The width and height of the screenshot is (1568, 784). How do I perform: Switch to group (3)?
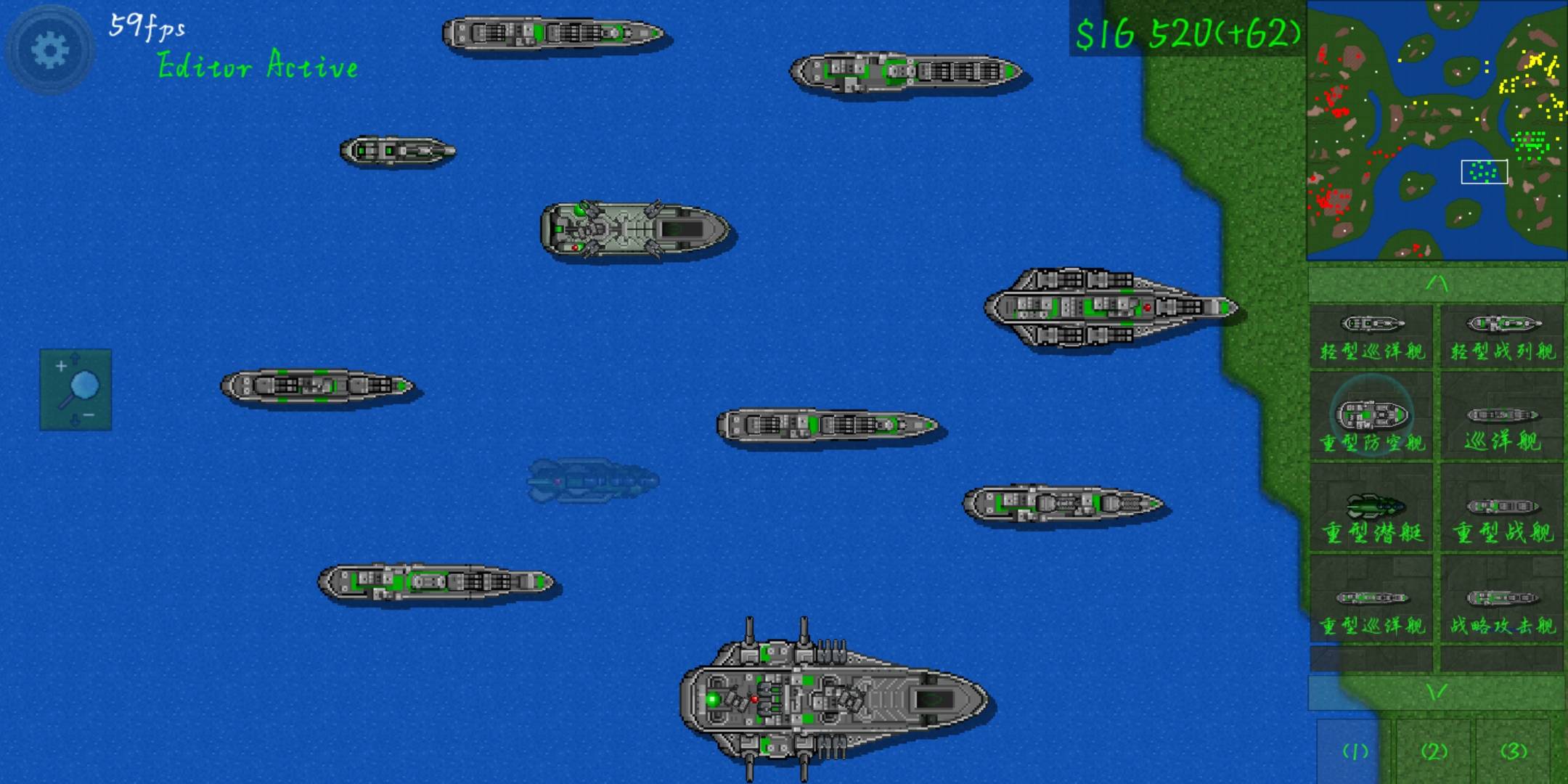click(1513, 751)
